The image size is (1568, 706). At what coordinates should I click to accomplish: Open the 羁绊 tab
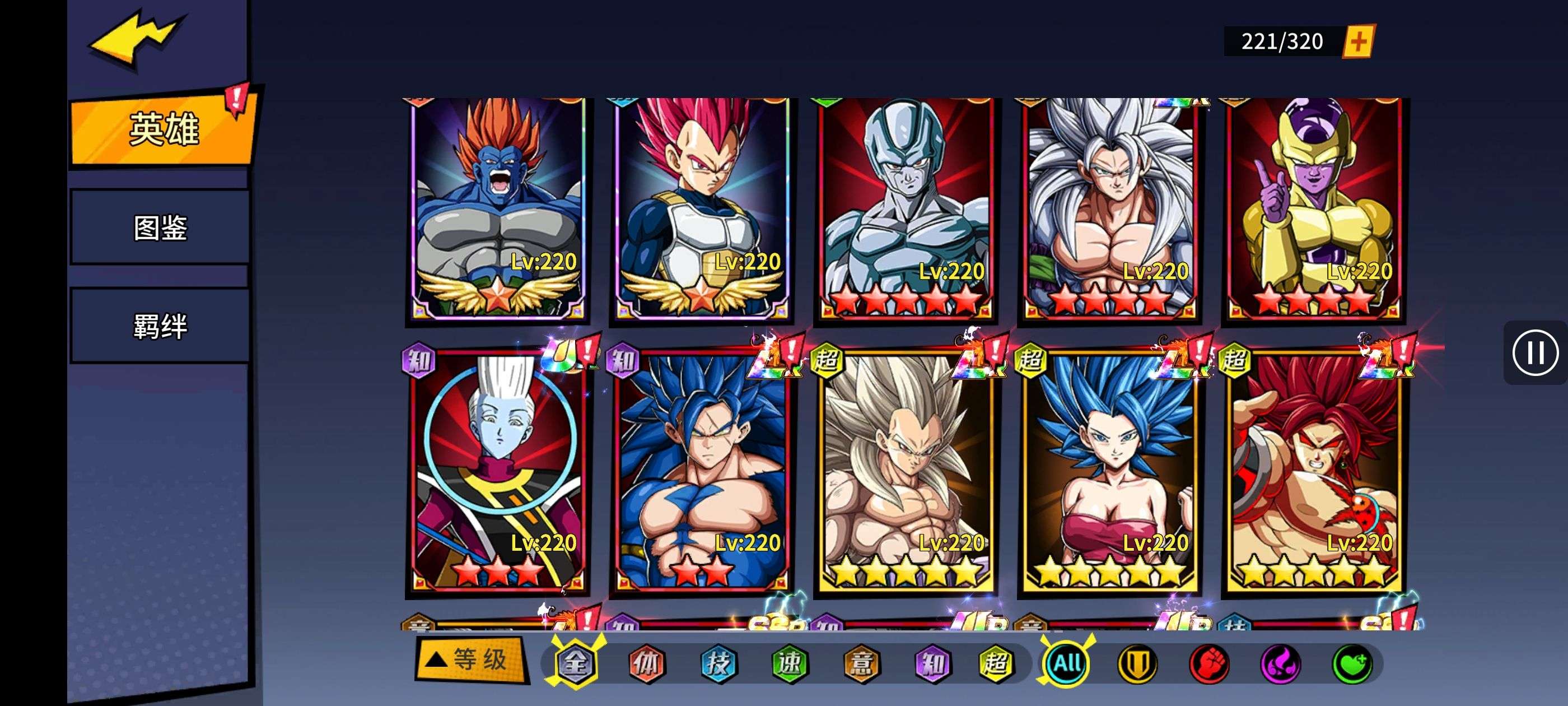[160, 326]
